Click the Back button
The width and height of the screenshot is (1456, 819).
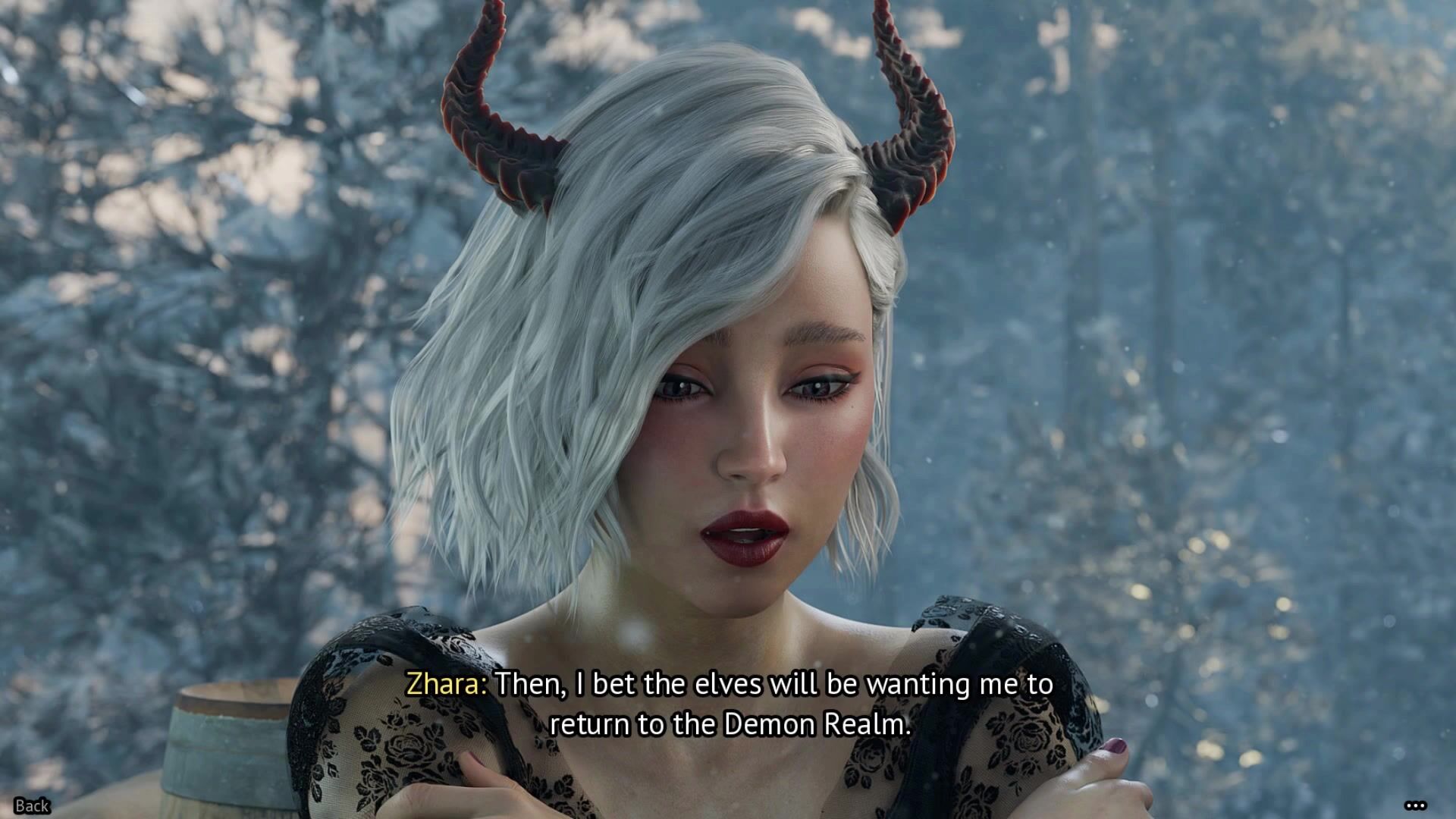(x=32, y=805)
